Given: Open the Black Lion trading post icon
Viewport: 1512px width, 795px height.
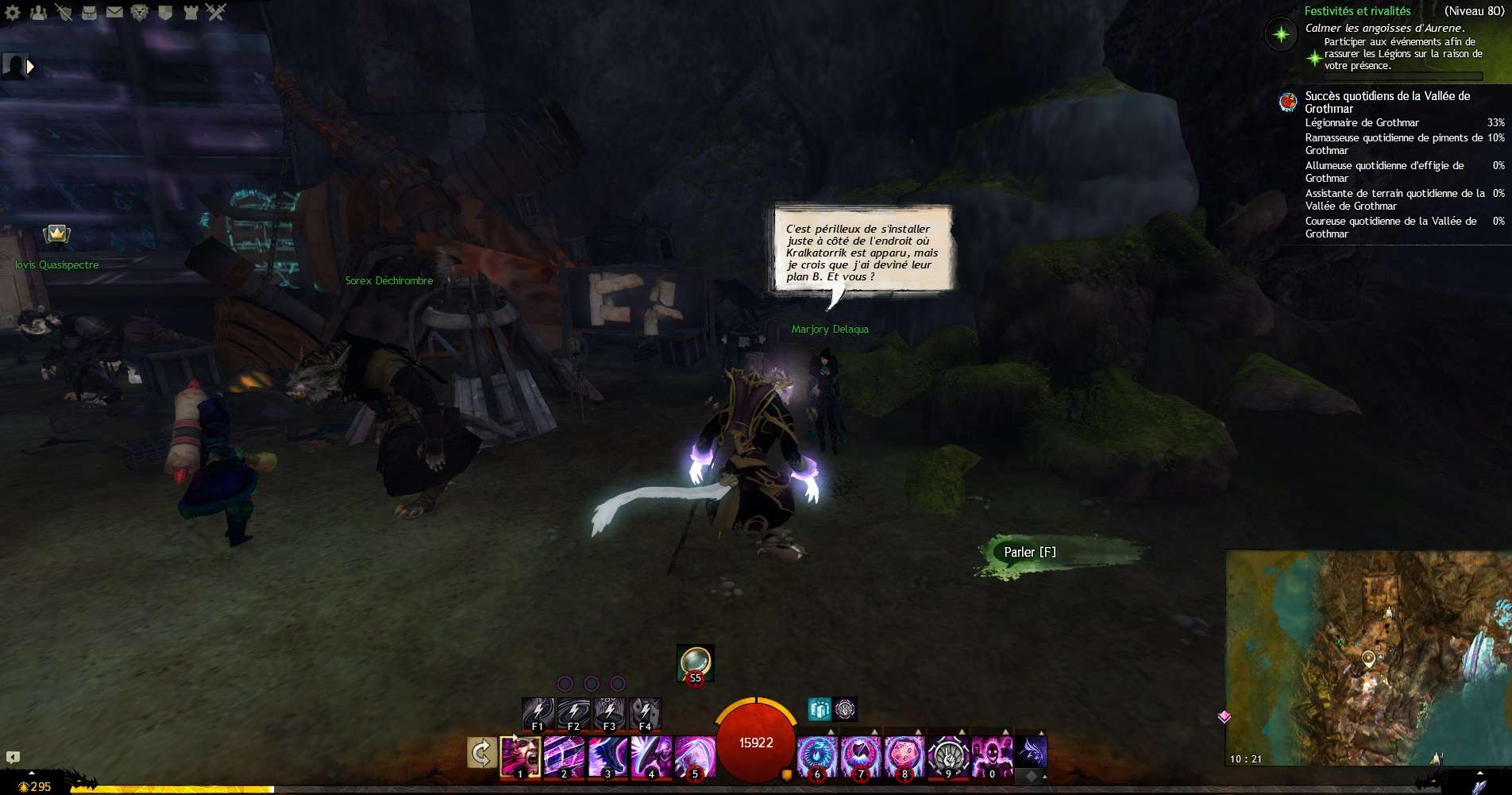Looking at the screenshot, I should tap(140, 12).
